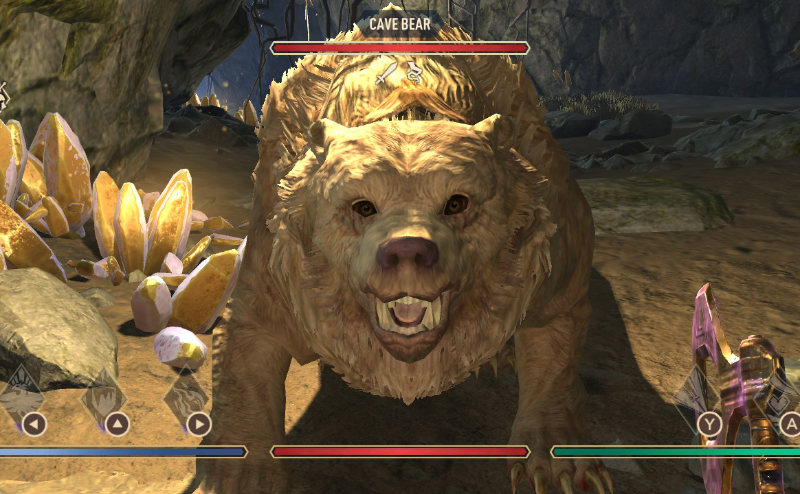Use the swirling wind spell icon
This screenshot has height=494, width=800.
coord(186,397)
